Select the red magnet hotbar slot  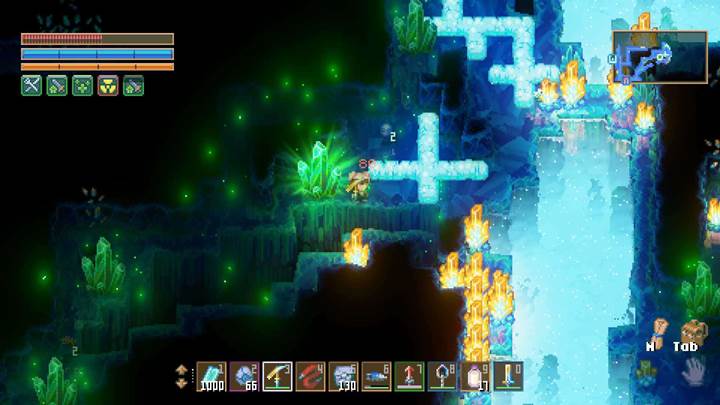pyautogui.click(x=311, y=375)
